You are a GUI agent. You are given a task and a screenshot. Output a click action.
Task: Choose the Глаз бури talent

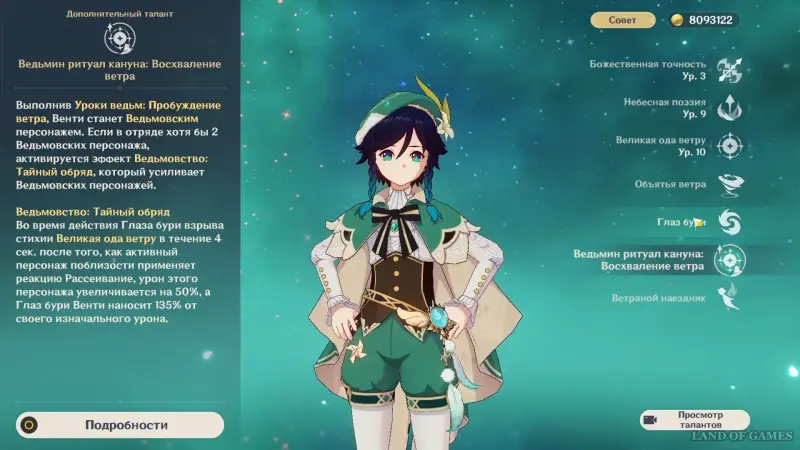click(x=729, y=221)
